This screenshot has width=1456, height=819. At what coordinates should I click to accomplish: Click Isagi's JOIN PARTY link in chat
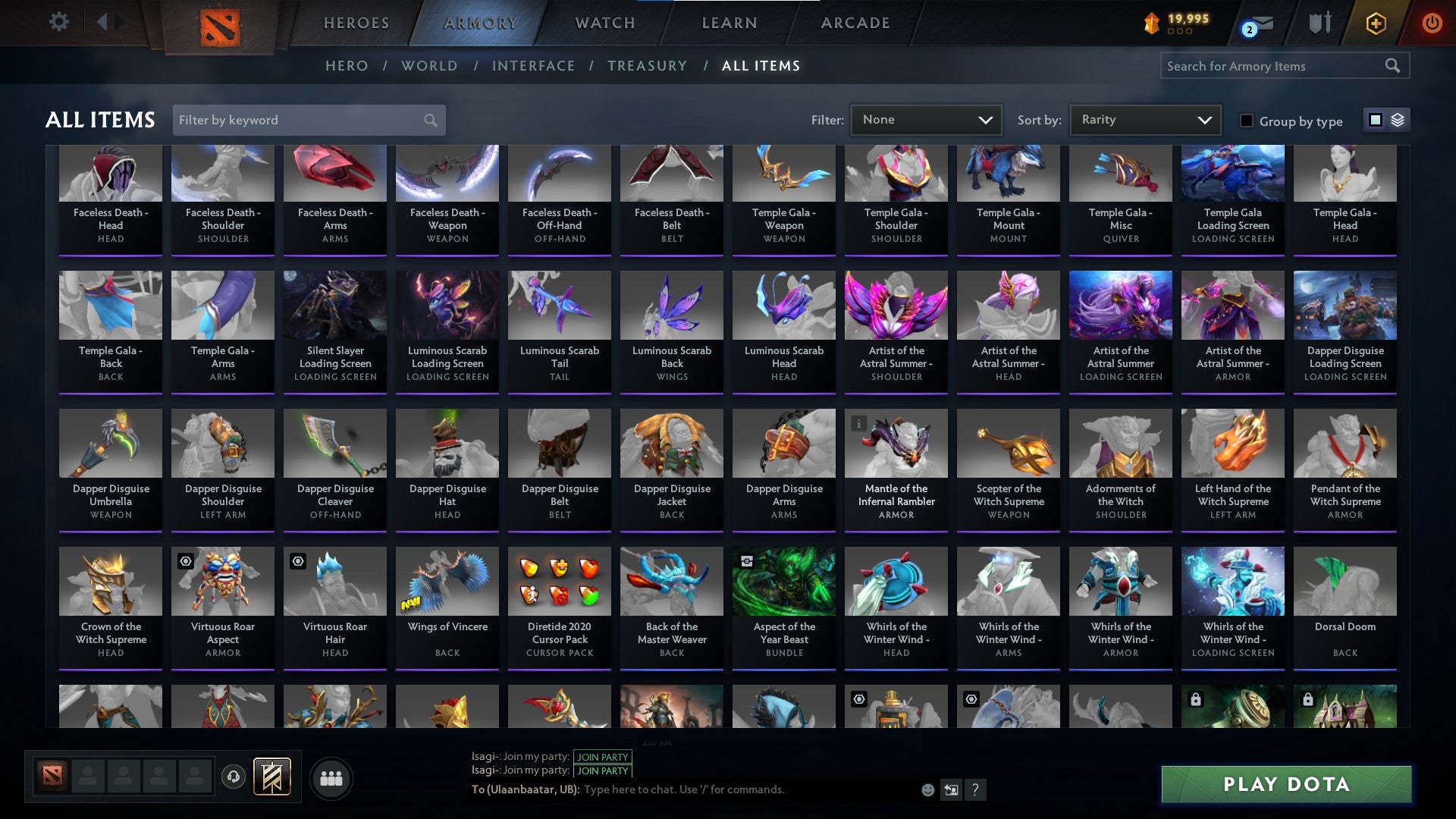pos(603,757)
